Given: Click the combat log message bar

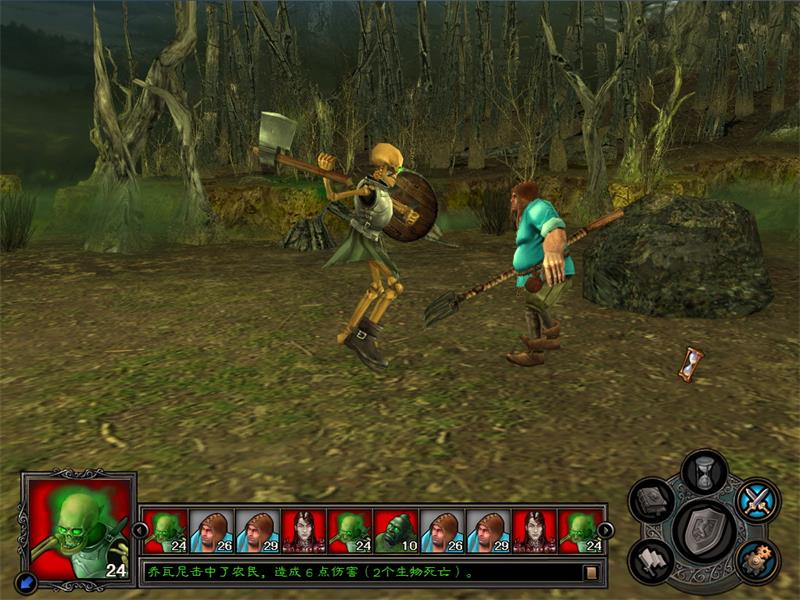Looking at the screenshot, I should coord(360,573).
